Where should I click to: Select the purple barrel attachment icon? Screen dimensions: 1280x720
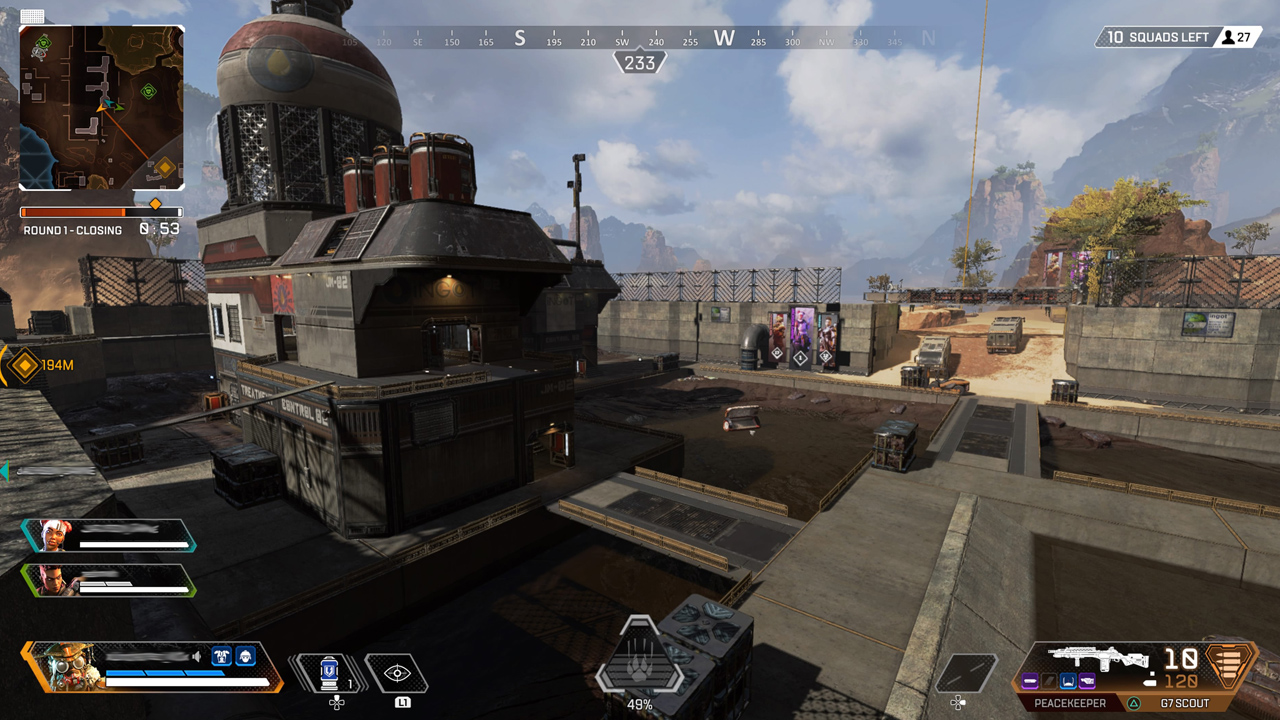1029,681
